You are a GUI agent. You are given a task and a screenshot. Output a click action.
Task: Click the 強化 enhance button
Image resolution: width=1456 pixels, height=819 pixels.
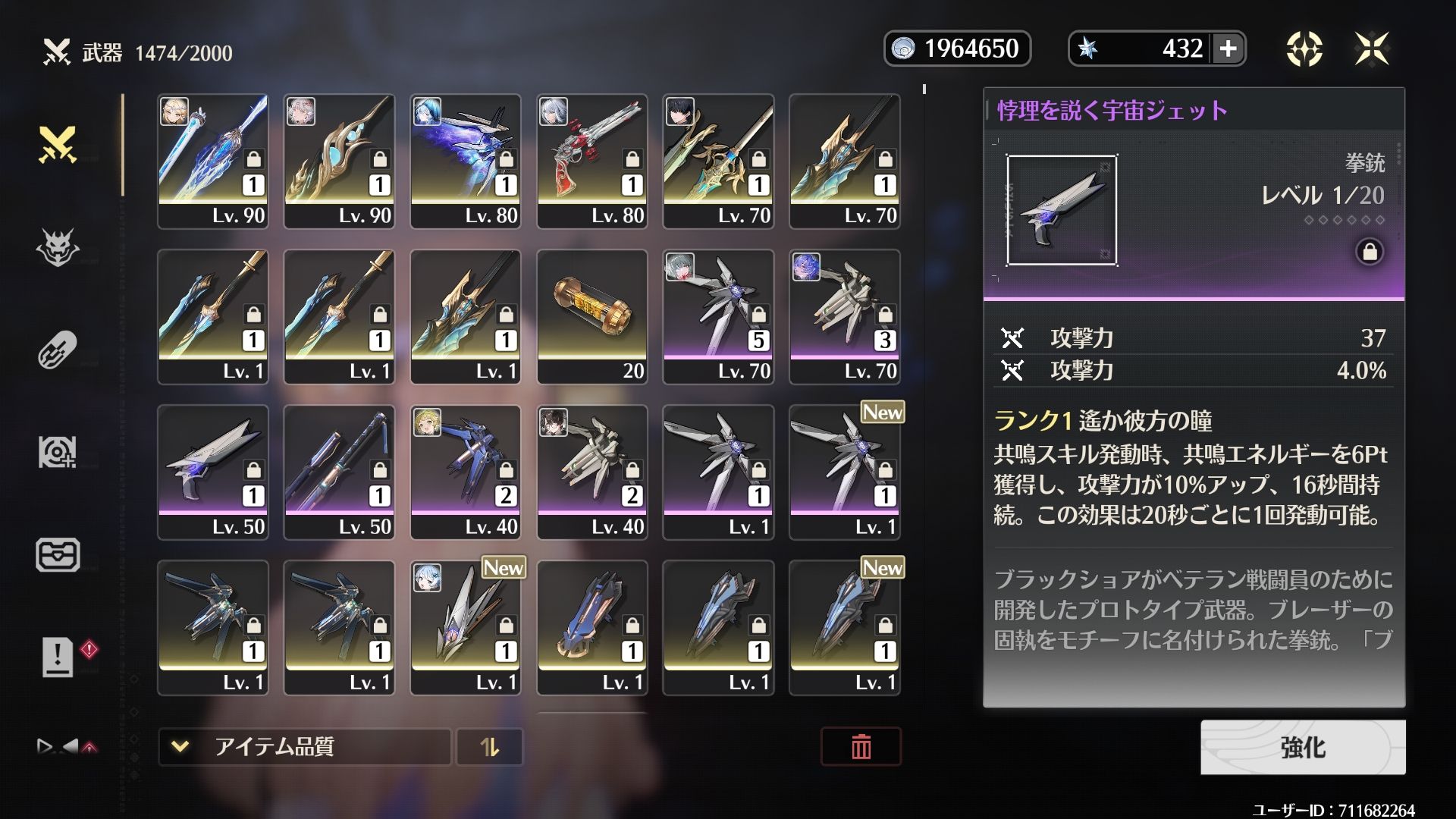1302,747
